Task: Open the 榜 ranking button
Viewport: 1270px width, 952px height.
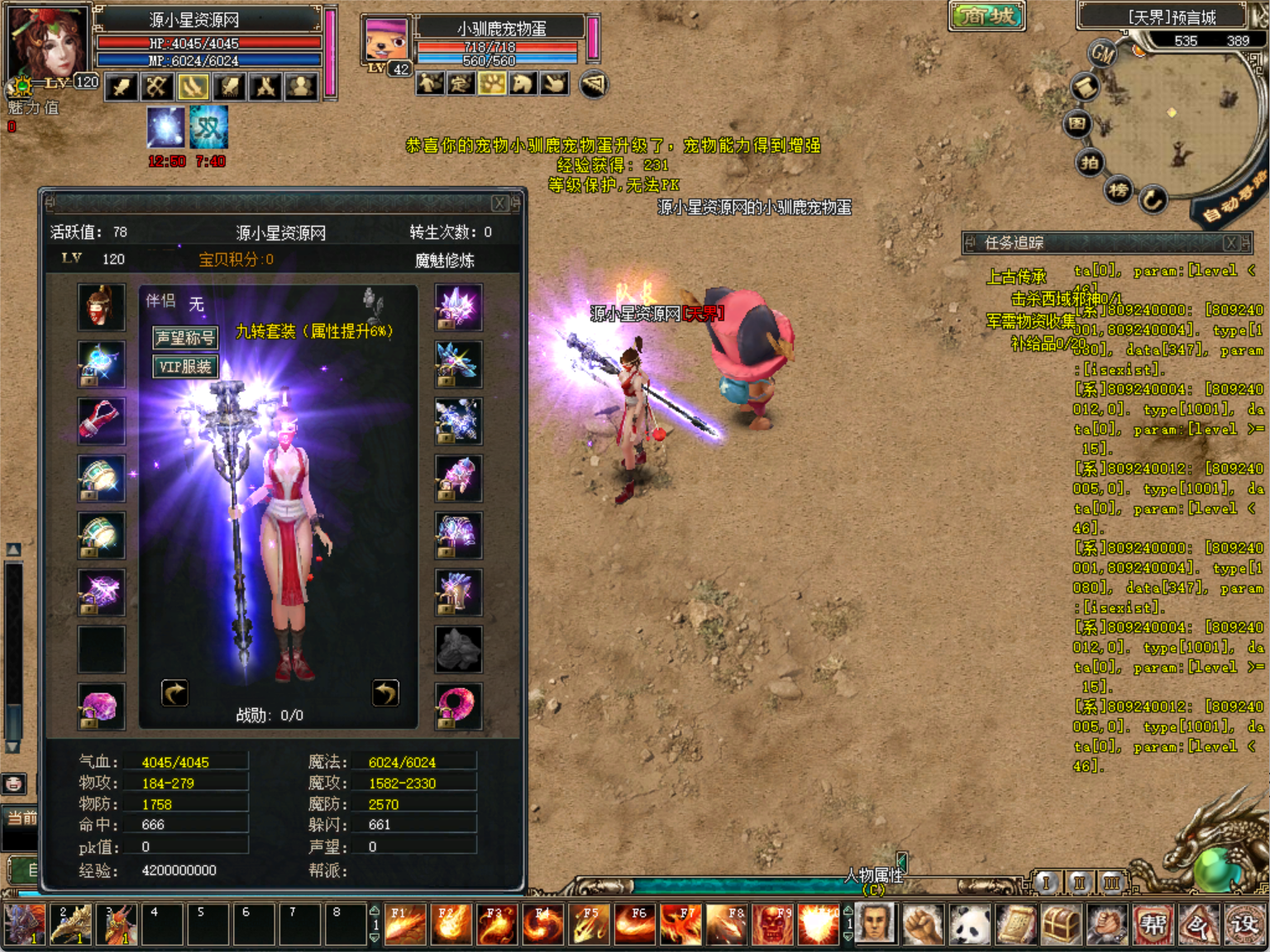Action: pos(1119,190)
